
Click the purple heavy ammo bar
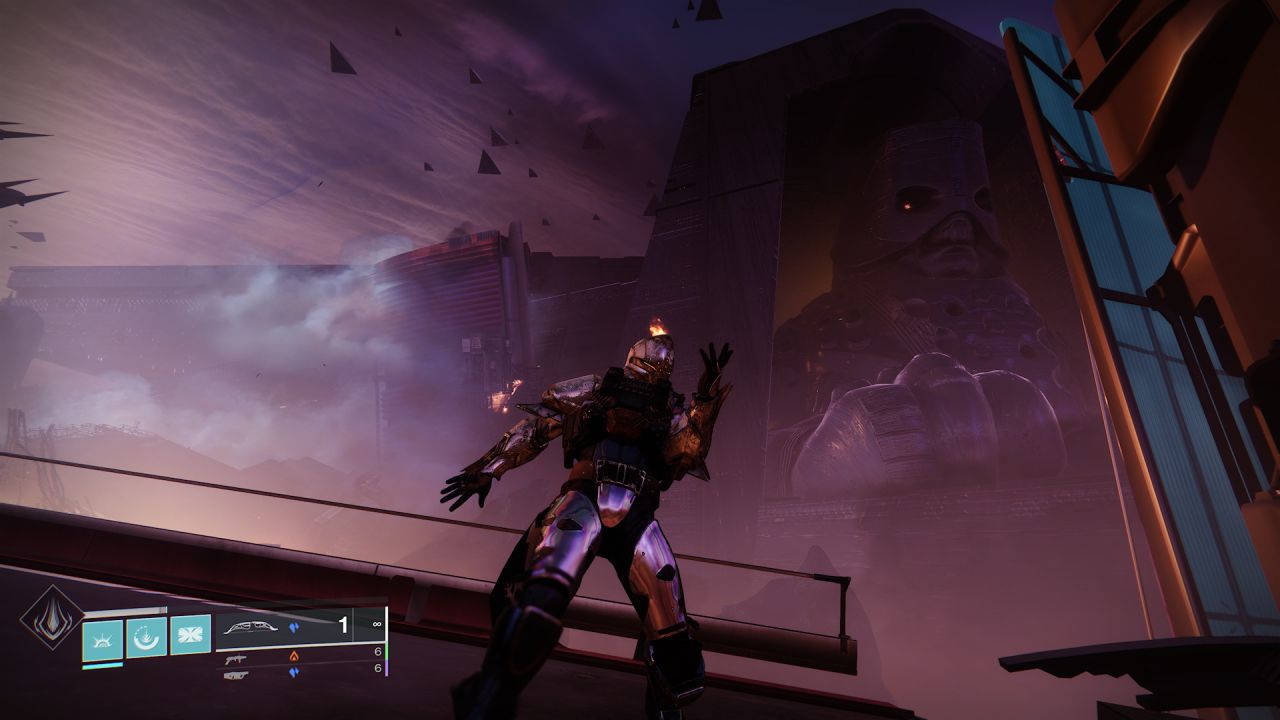point(387,669)
